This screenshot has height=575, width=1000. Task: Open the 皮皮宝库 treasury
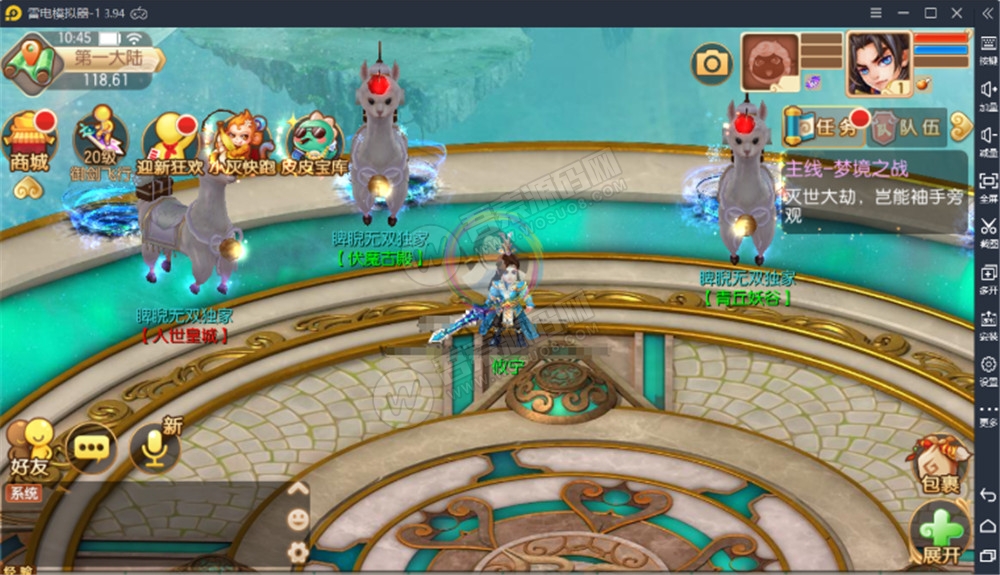click(x=313, y=142)
